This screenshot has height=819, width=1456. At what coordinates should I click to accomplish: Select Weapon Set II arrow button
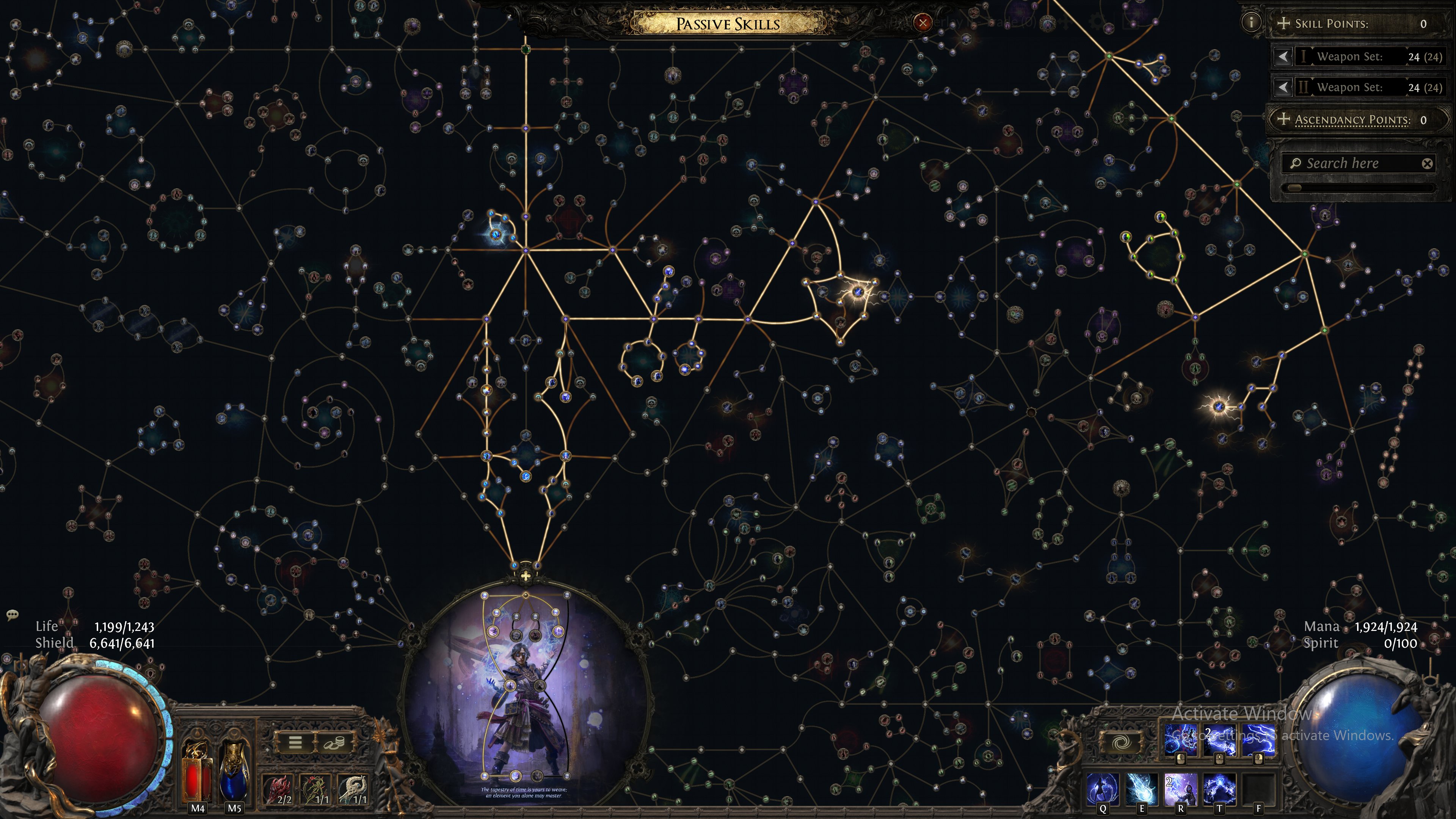pos(1283,88)
